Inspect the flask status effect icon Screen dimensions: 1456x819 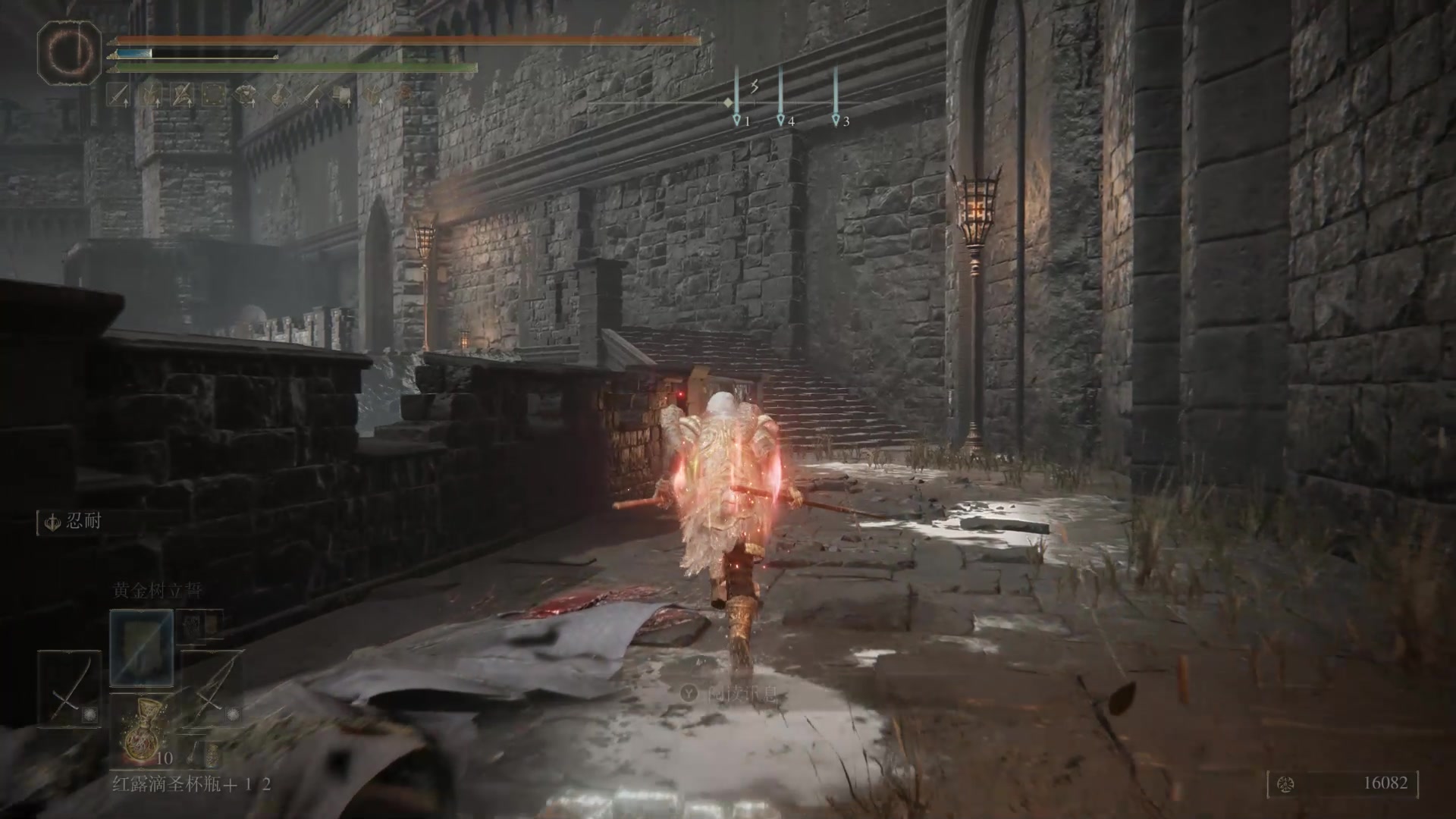(279, 94)
